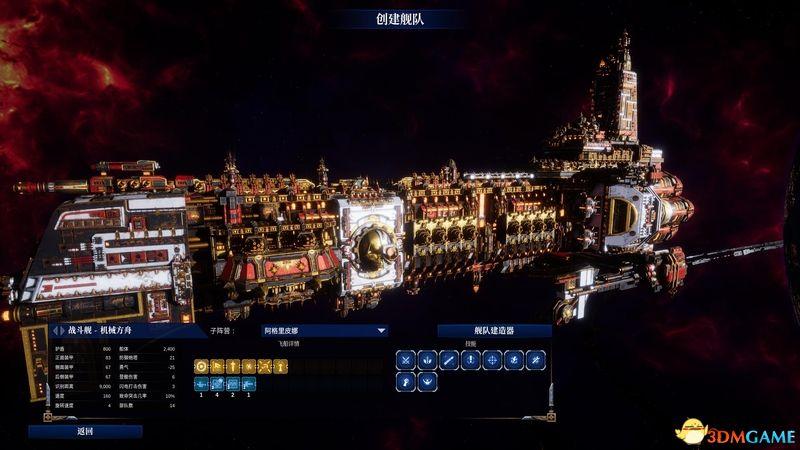This screenshot has width=800, height=450.
Task: Click the 返回 (Back) button
Action: click(x=85, y=432)
